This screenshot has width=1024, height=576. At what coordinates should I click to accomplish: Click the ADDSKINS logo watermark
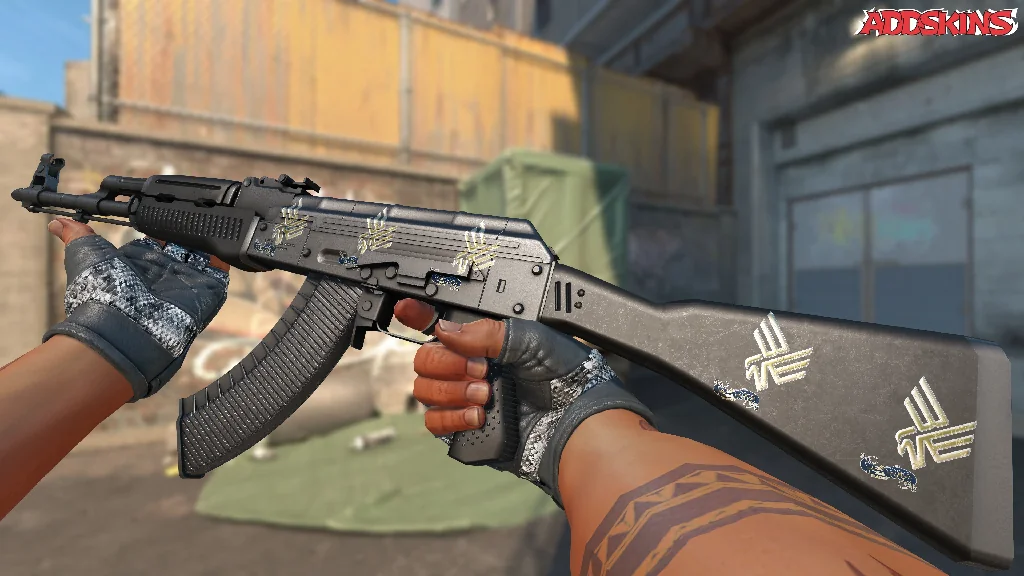click(x=938, y=24)
